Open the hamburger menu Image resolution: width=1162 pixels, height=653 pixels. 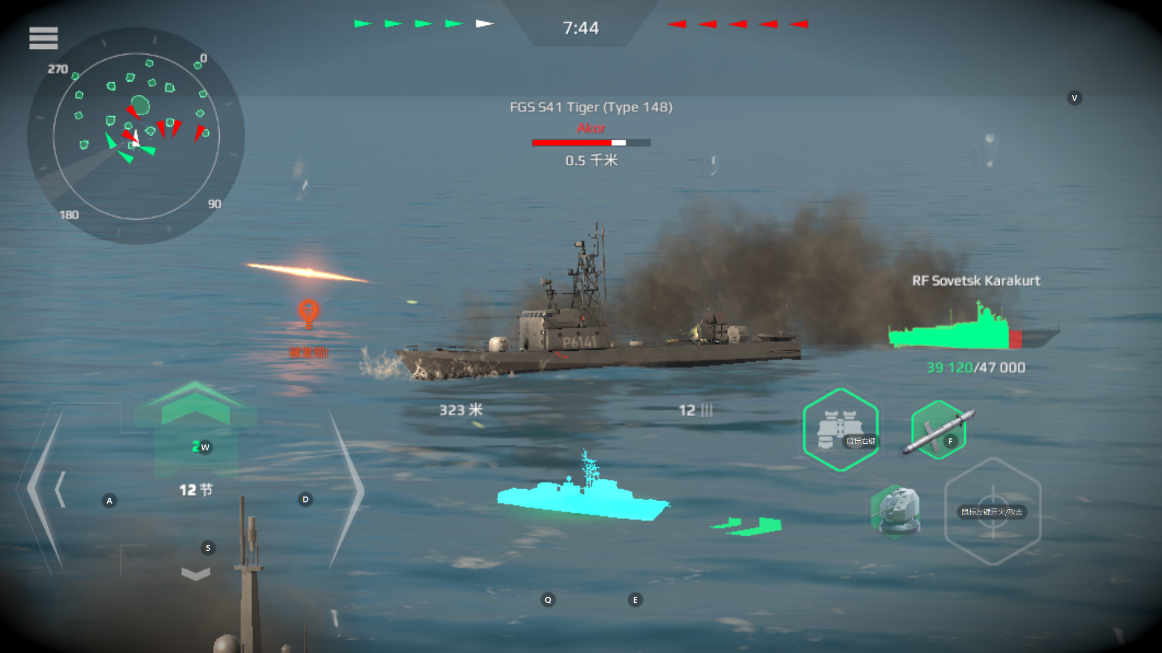pyautogui.click(x=44, y=38)
